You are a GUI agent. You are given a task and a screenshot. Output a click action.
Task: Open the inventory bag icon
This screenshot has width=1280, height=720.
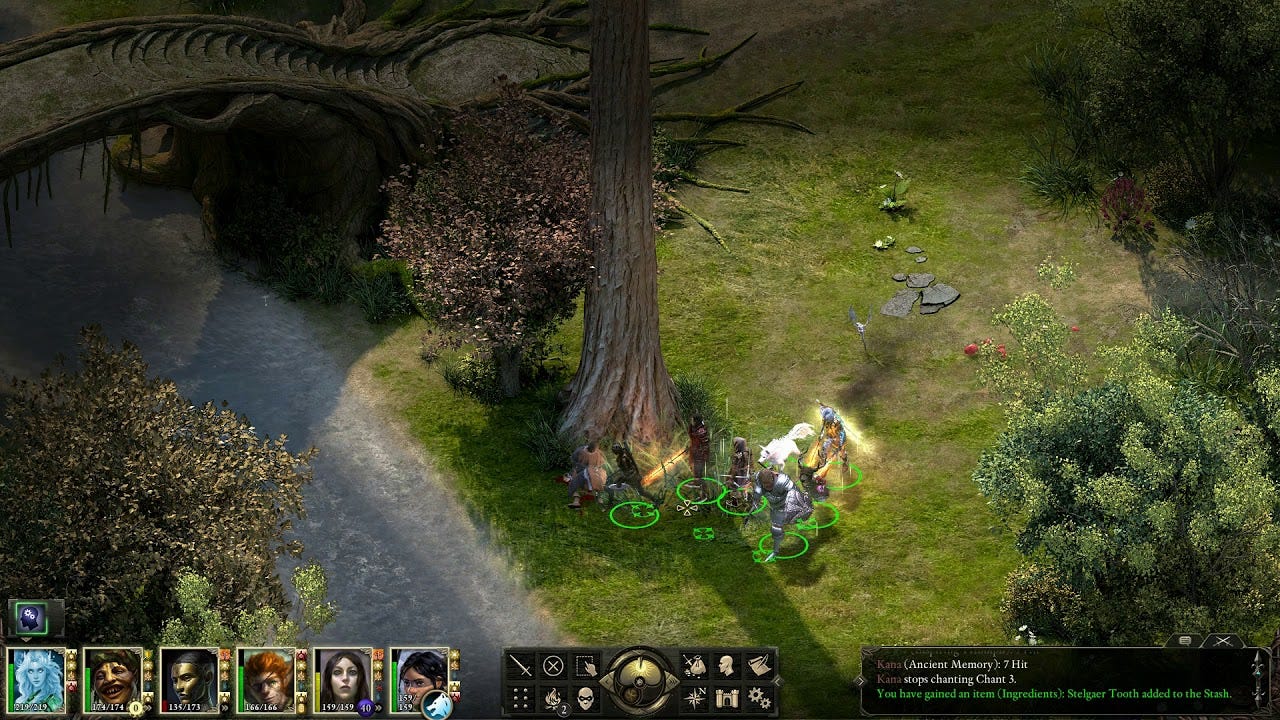pos(695,666)
